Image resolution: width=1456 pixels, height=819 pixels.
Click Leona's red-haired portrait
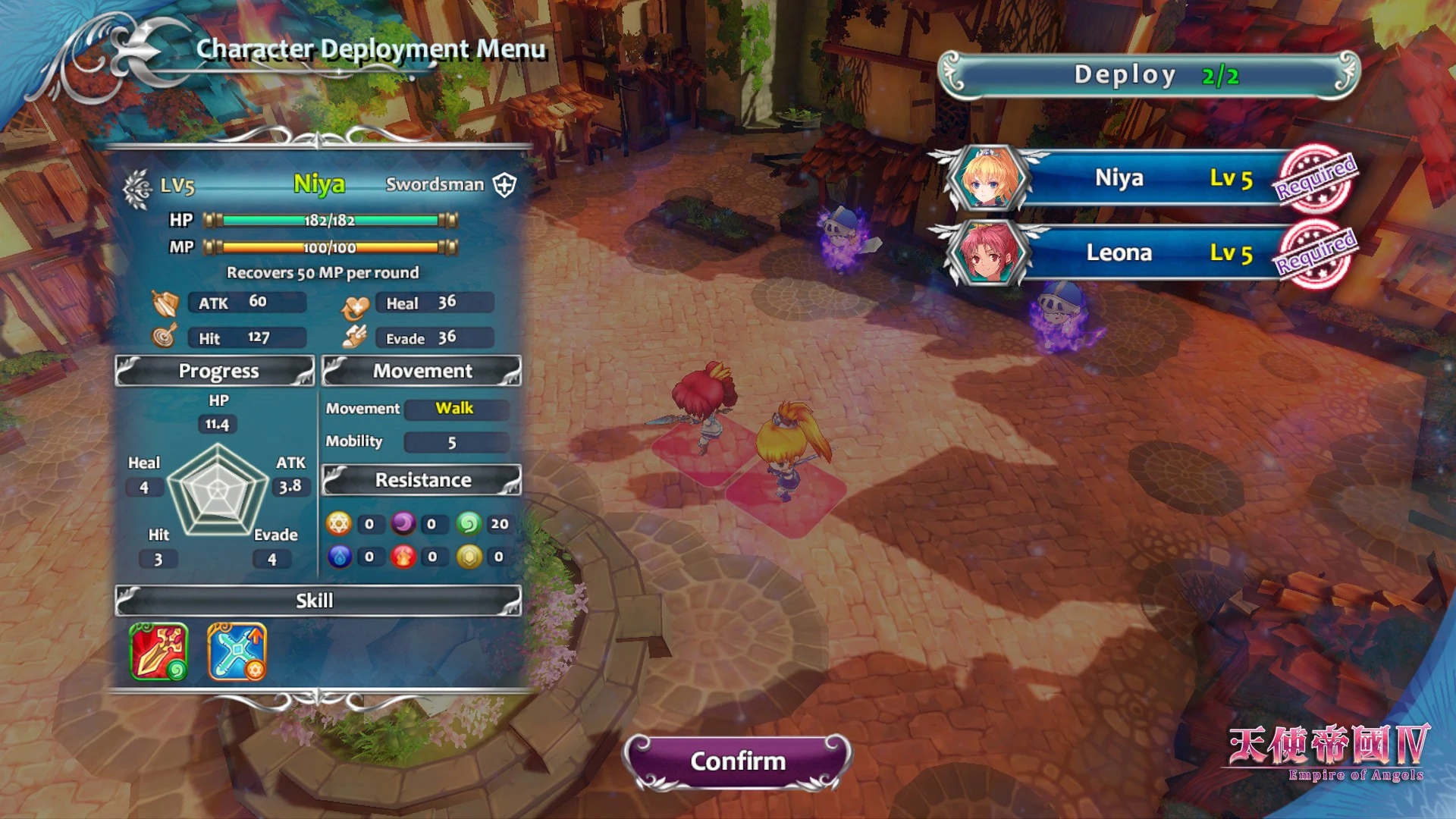coord(986,253)
